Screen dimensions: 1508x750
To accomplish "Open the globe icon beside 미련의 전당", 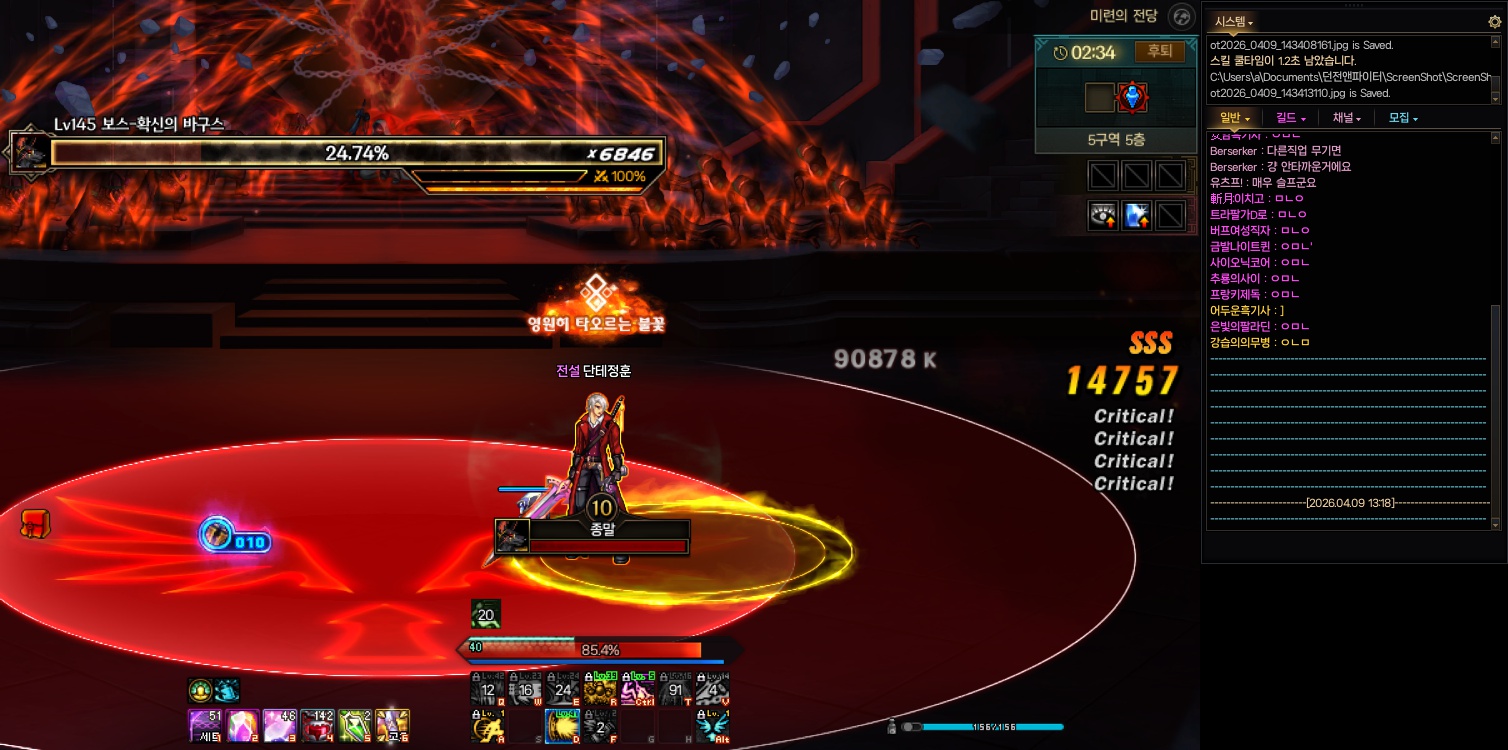I will (x=1182, y=17).
